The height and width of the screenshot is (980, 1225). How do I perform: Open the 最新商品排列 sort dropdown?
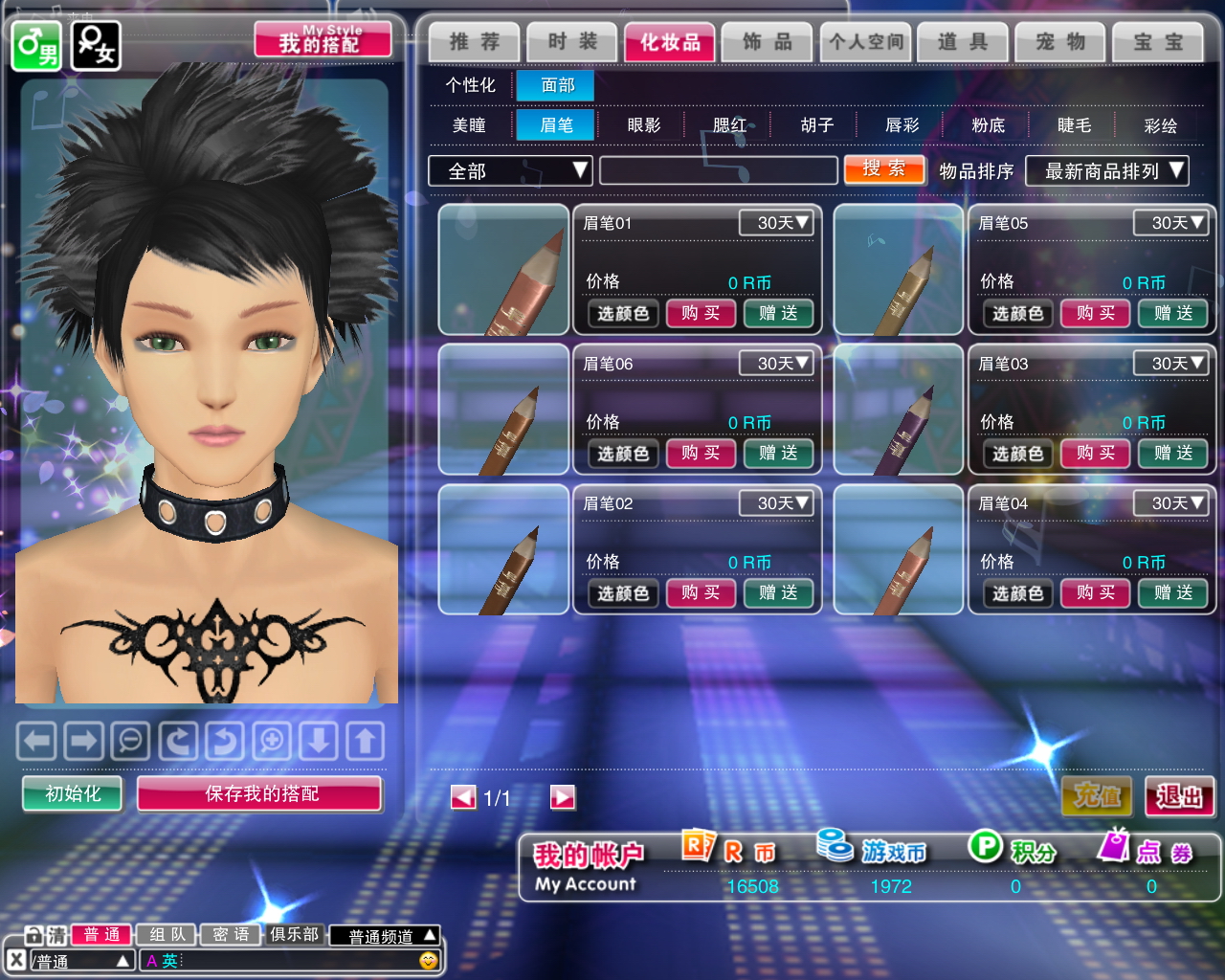tap(1106, 171)
